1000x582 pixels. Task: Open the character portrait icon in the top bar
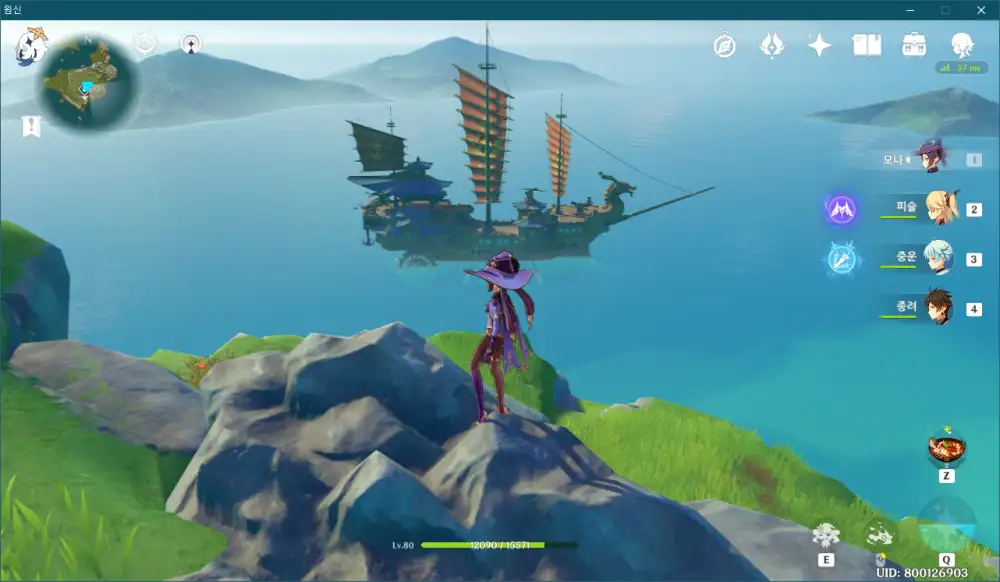pyautogui.click(x=961, y=45)
